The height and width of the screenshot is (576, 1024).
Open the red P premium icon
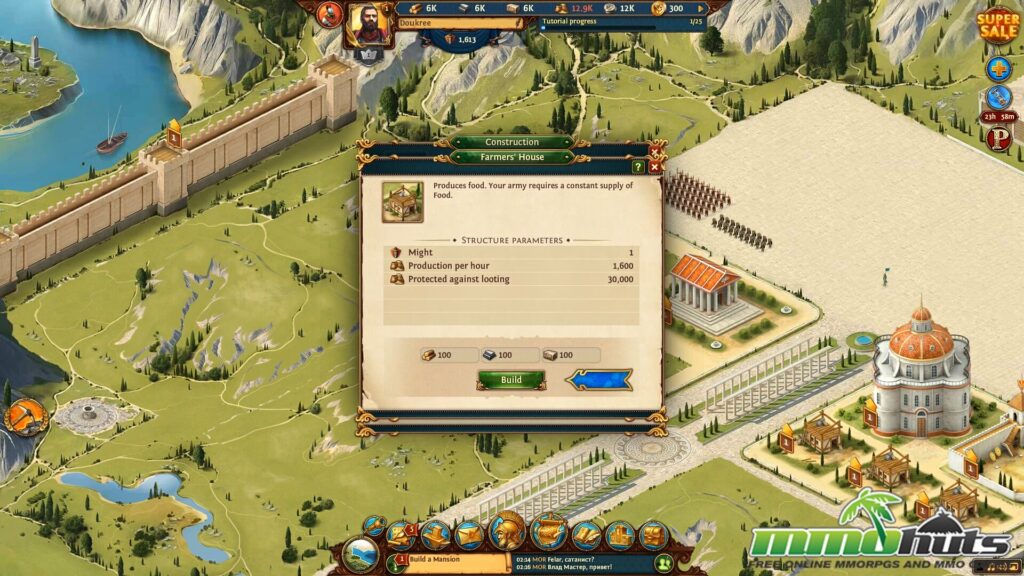point(998,139)
